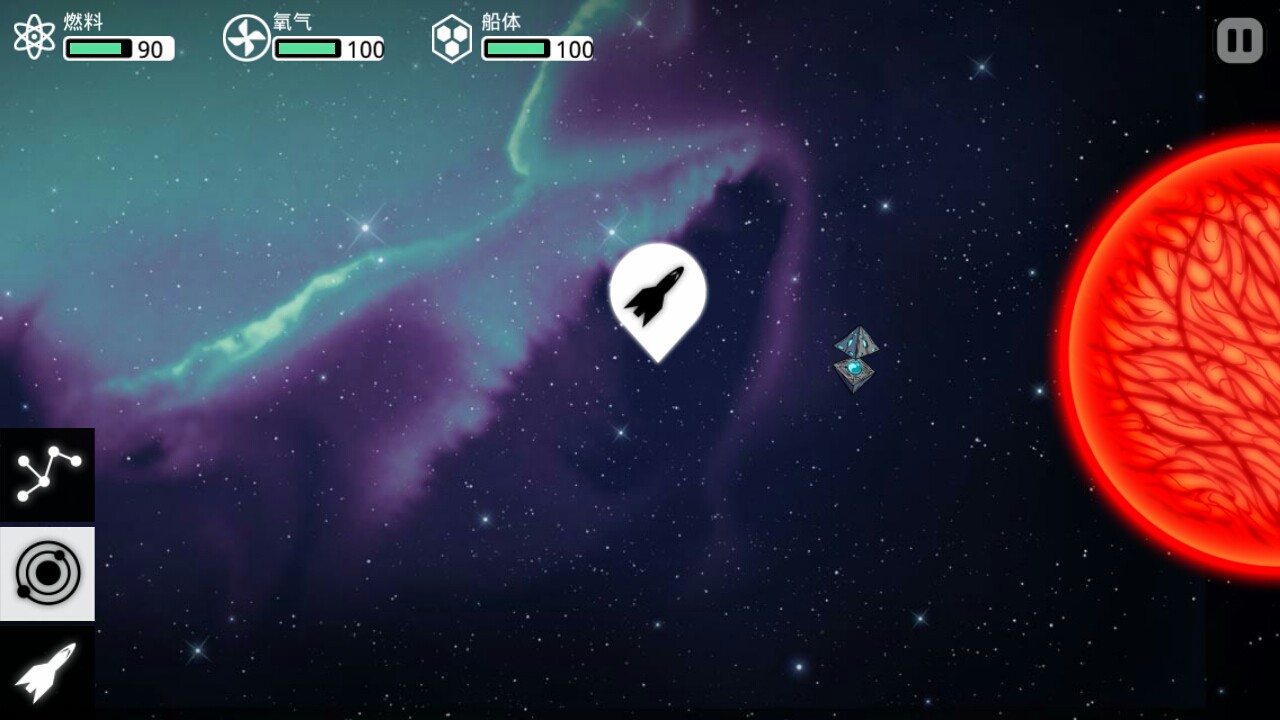Open the solar system view
Image resolution: width=1280 pixels, height=720 pixels.
(x=47, y=573)
